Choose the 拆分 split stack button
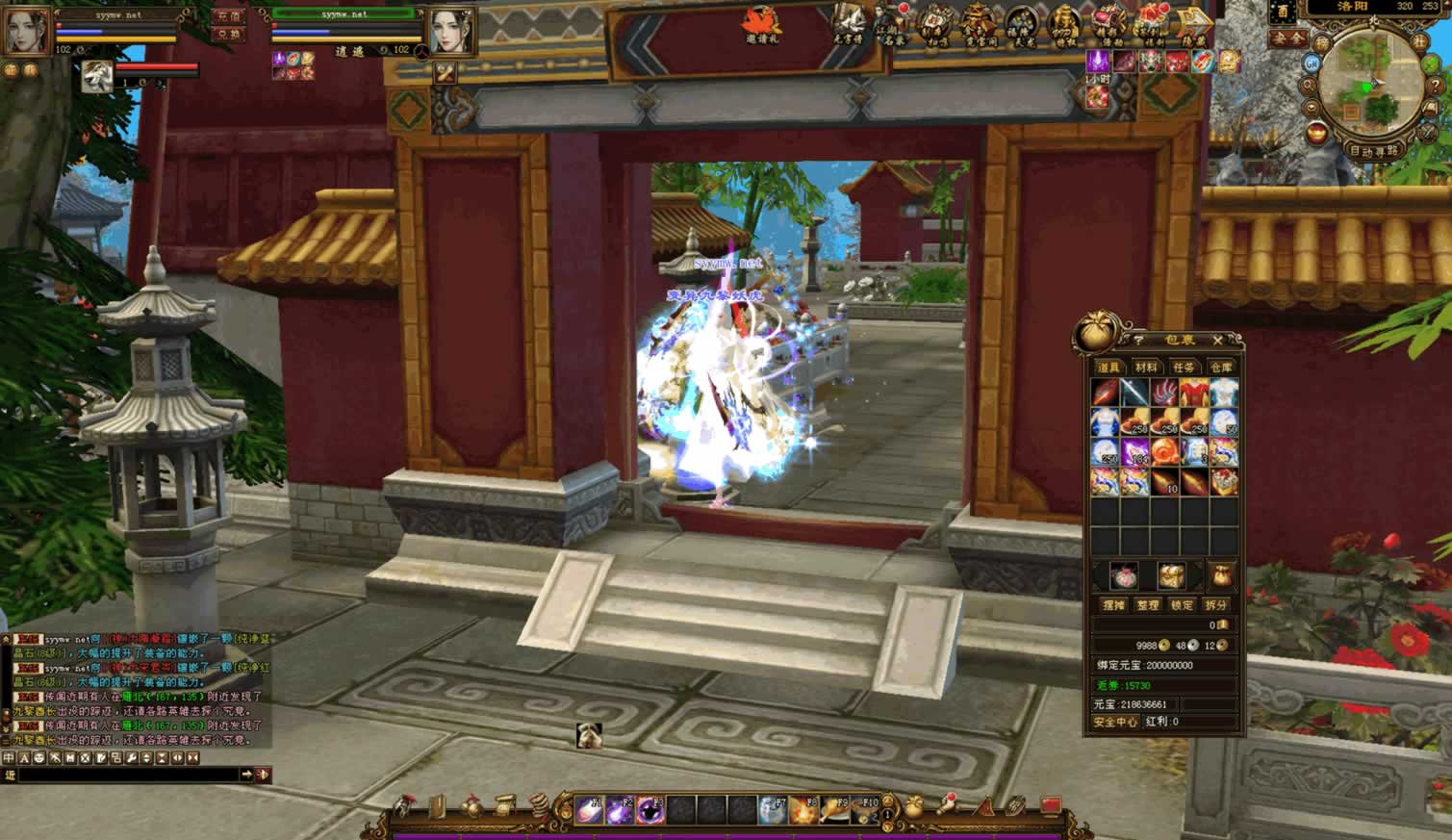The width and height of the screenshot is (1452, 840). click(1216, 605)
